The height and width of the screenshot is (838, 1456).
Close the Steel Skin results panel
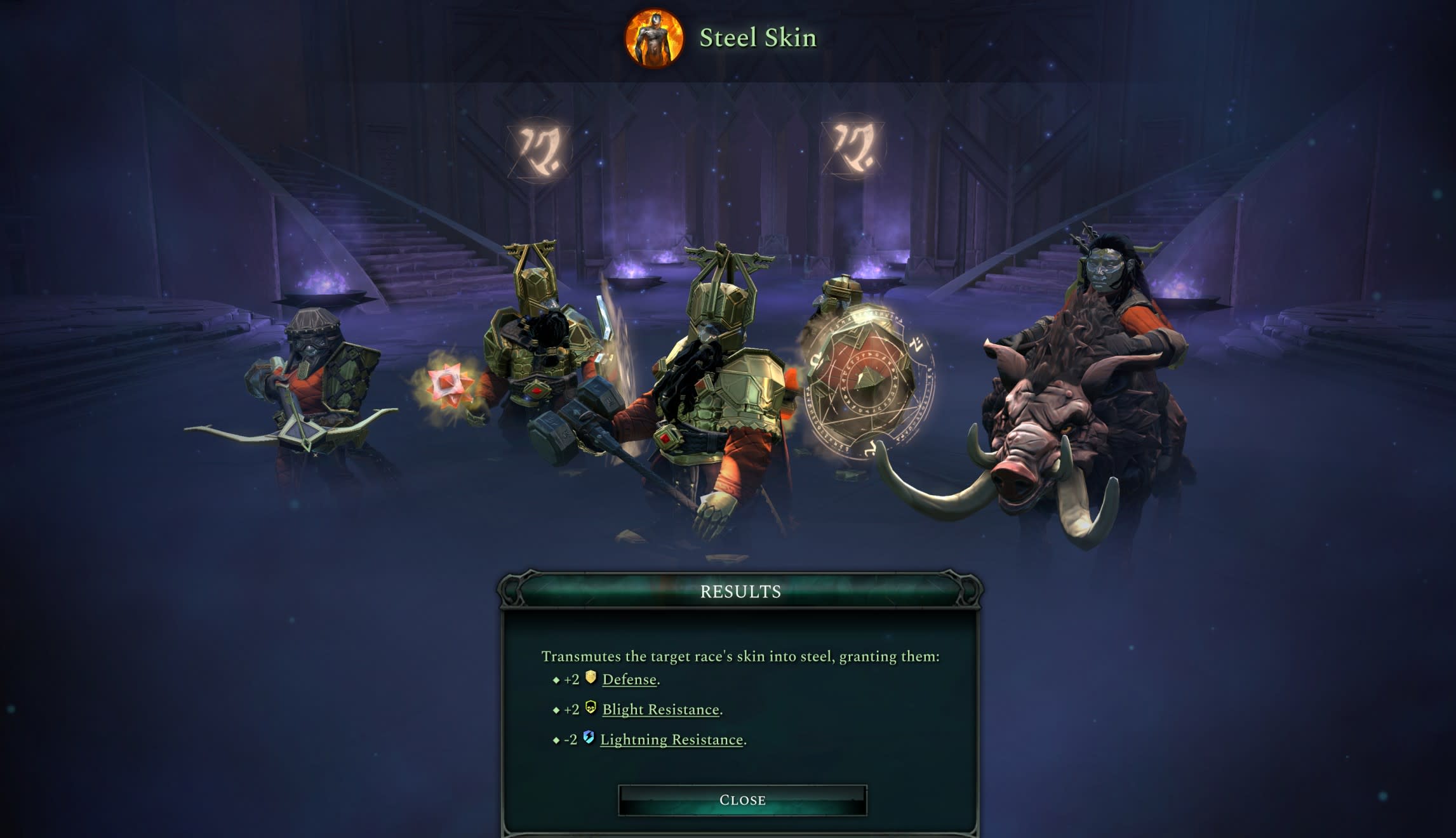click(742, 800)
